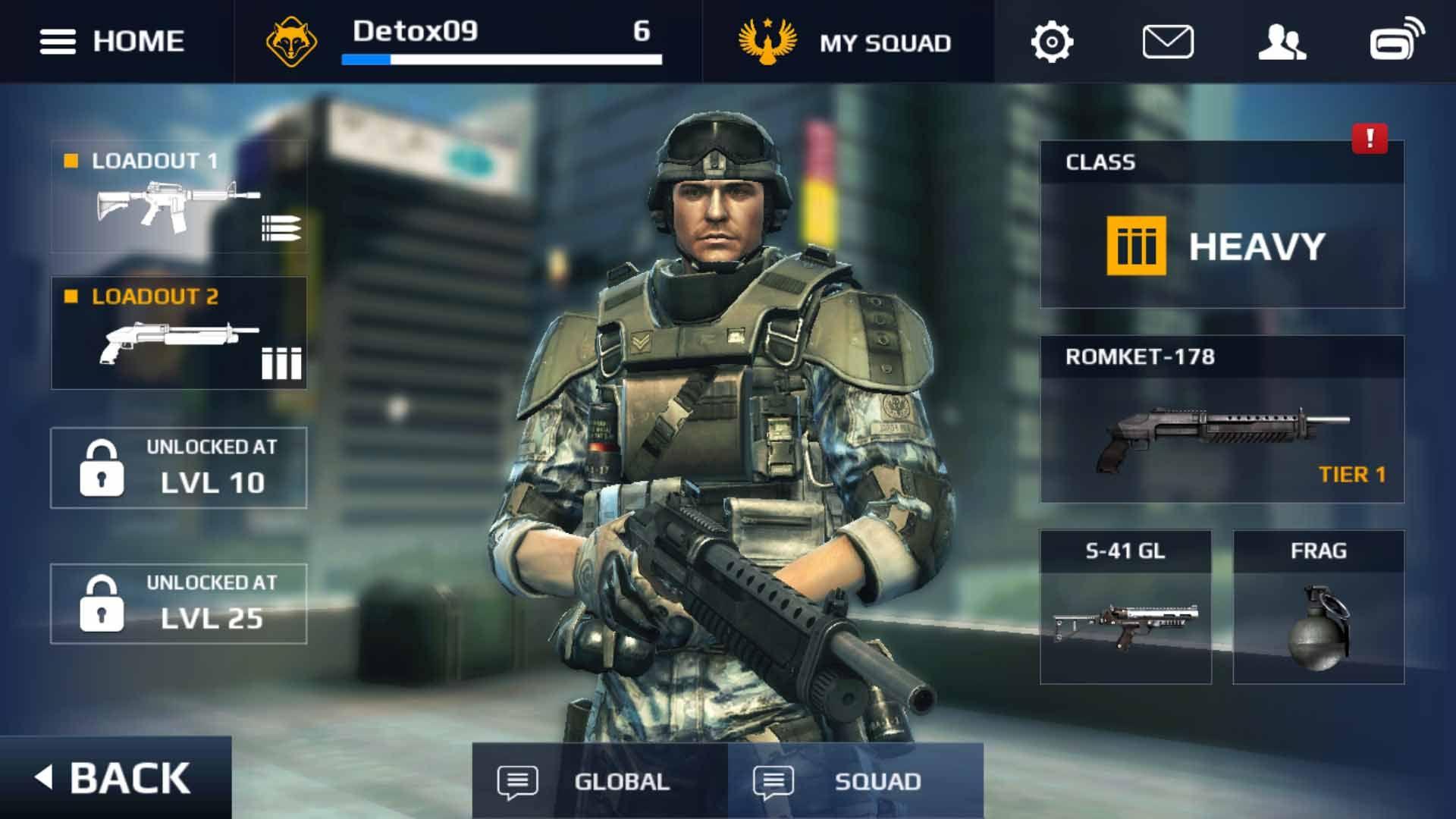Screen dimensions: 1456x819
Task: Switch to the Squad chat tab
Action: pos(855,781)
